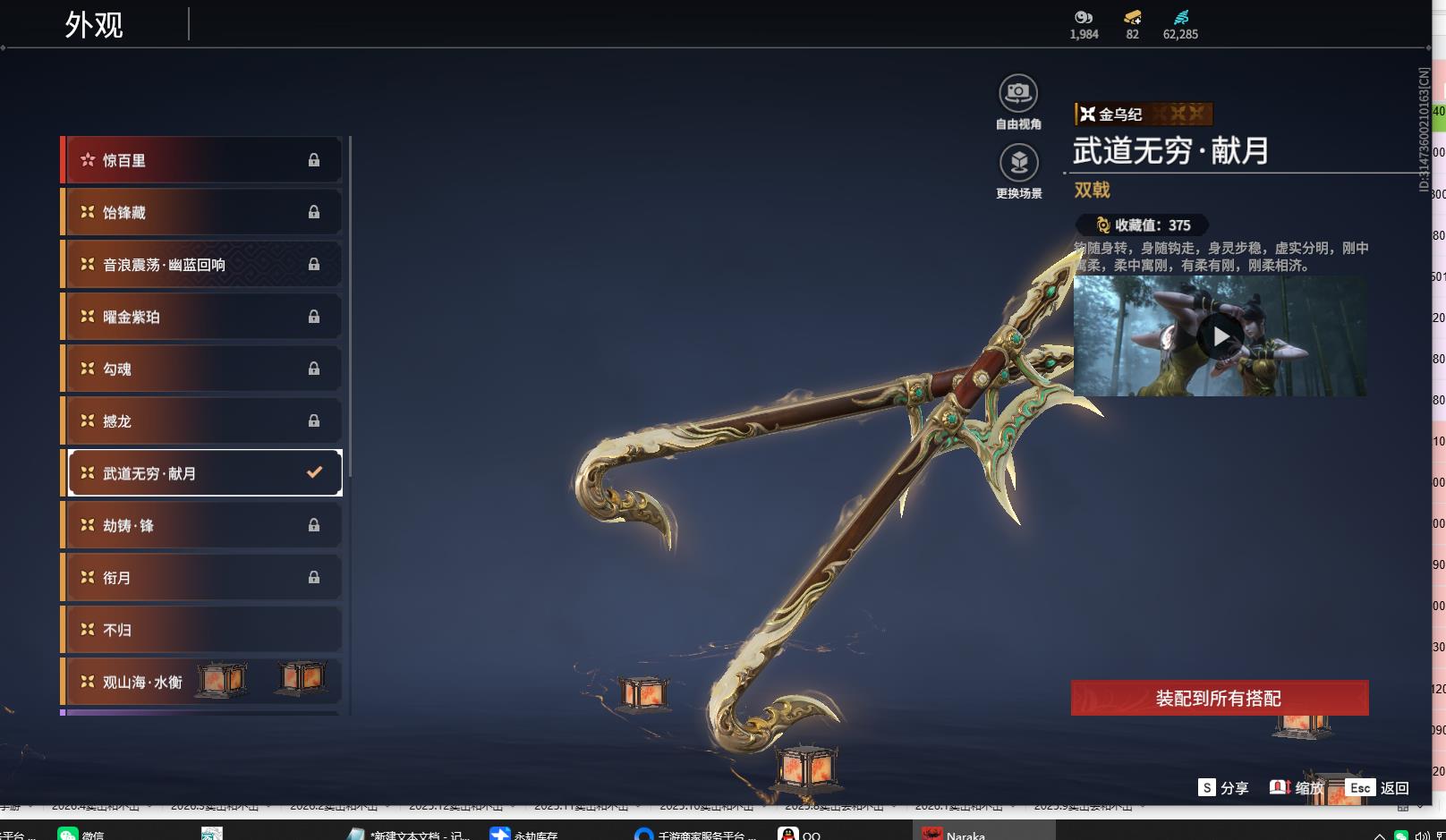Select the 衔月 skin row
This screenshot has height=840, width=1446.
[x=203, y=578]
